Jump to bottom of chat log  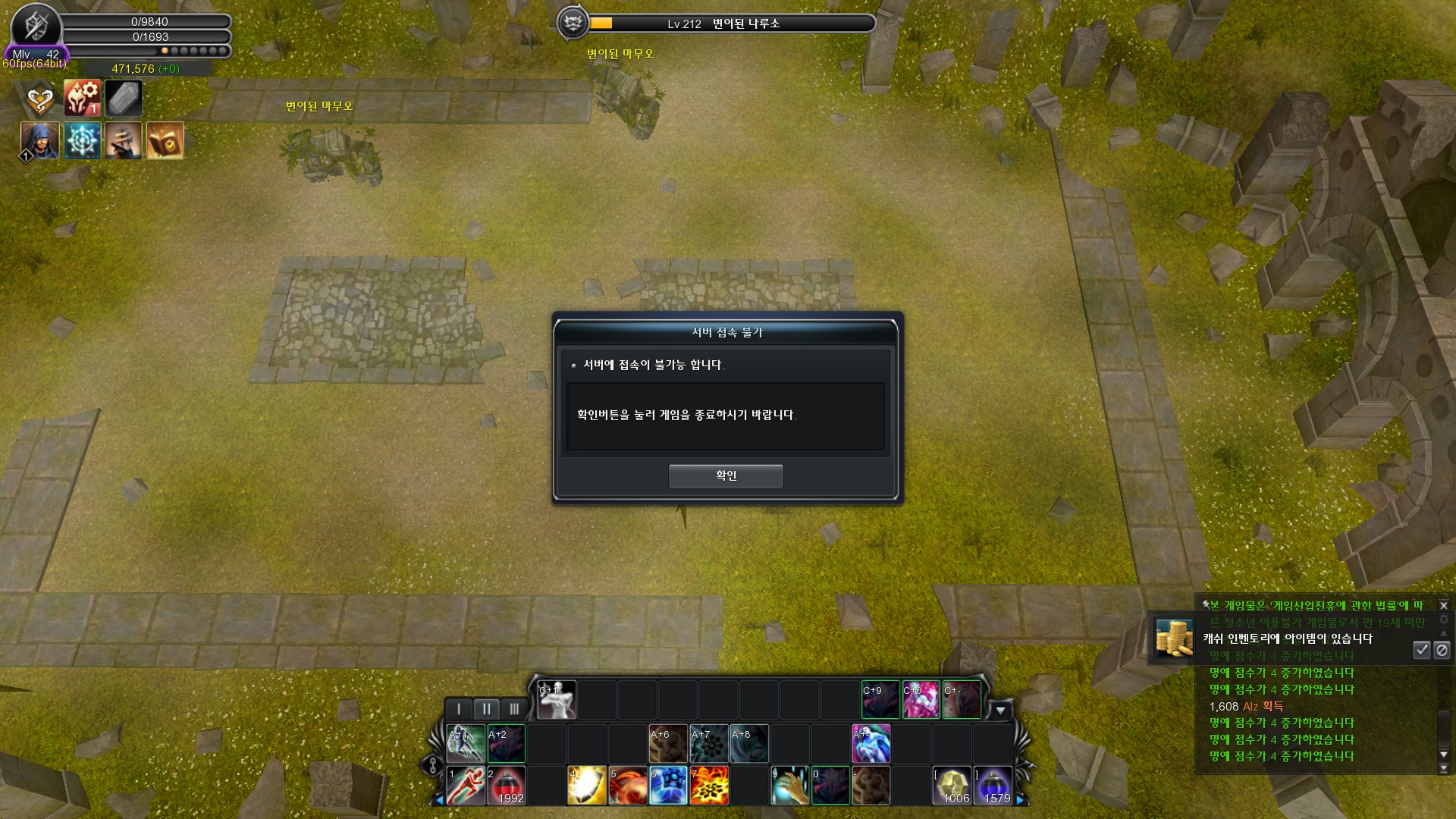(1444, 768)
